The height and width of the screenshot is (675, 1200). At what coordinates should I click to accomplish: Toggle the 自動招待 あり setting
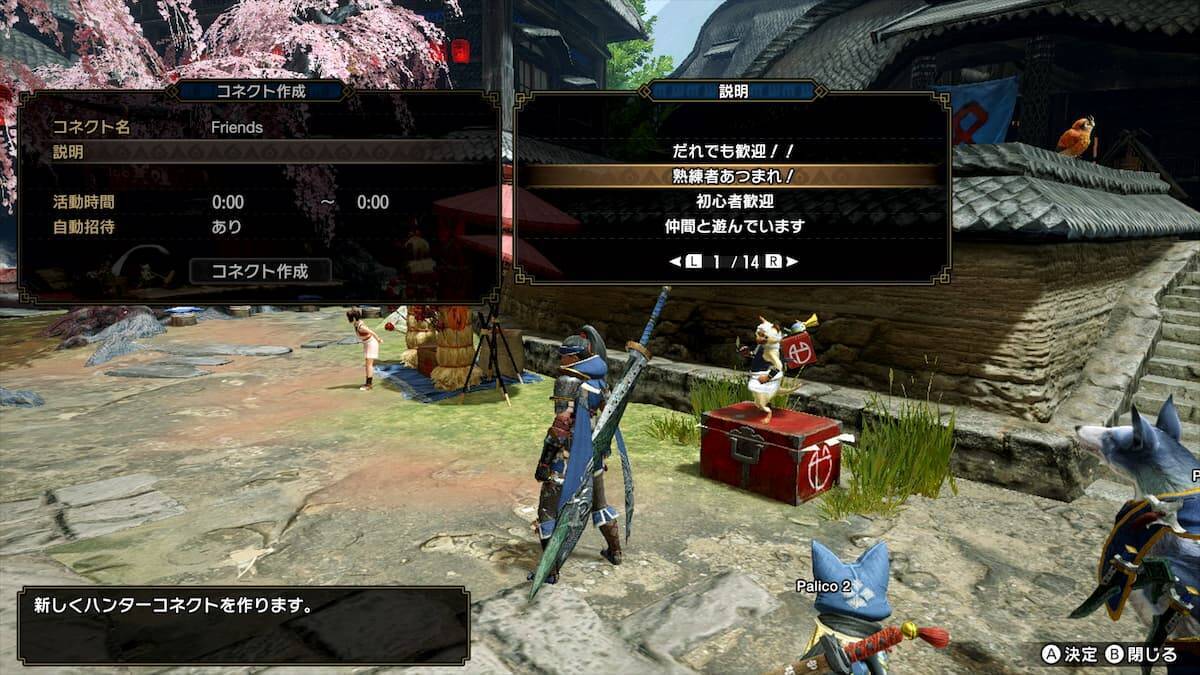tap(227, 227)
